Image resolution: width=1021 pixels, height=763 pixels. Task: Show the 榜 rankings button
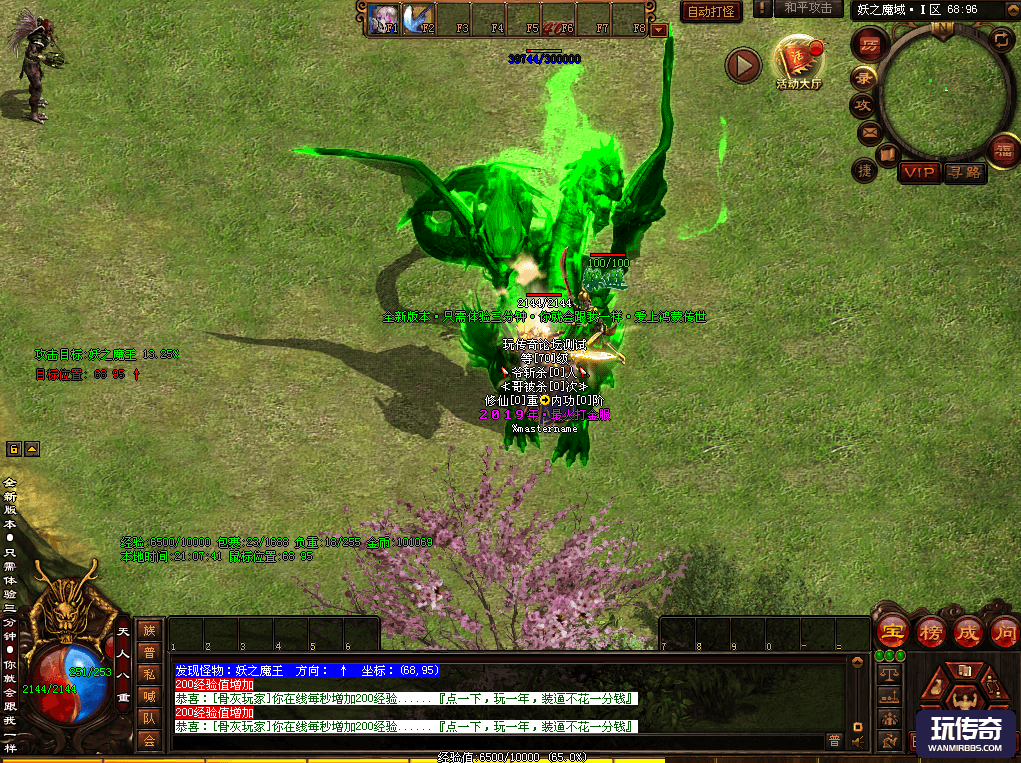[x=929, y=632]
